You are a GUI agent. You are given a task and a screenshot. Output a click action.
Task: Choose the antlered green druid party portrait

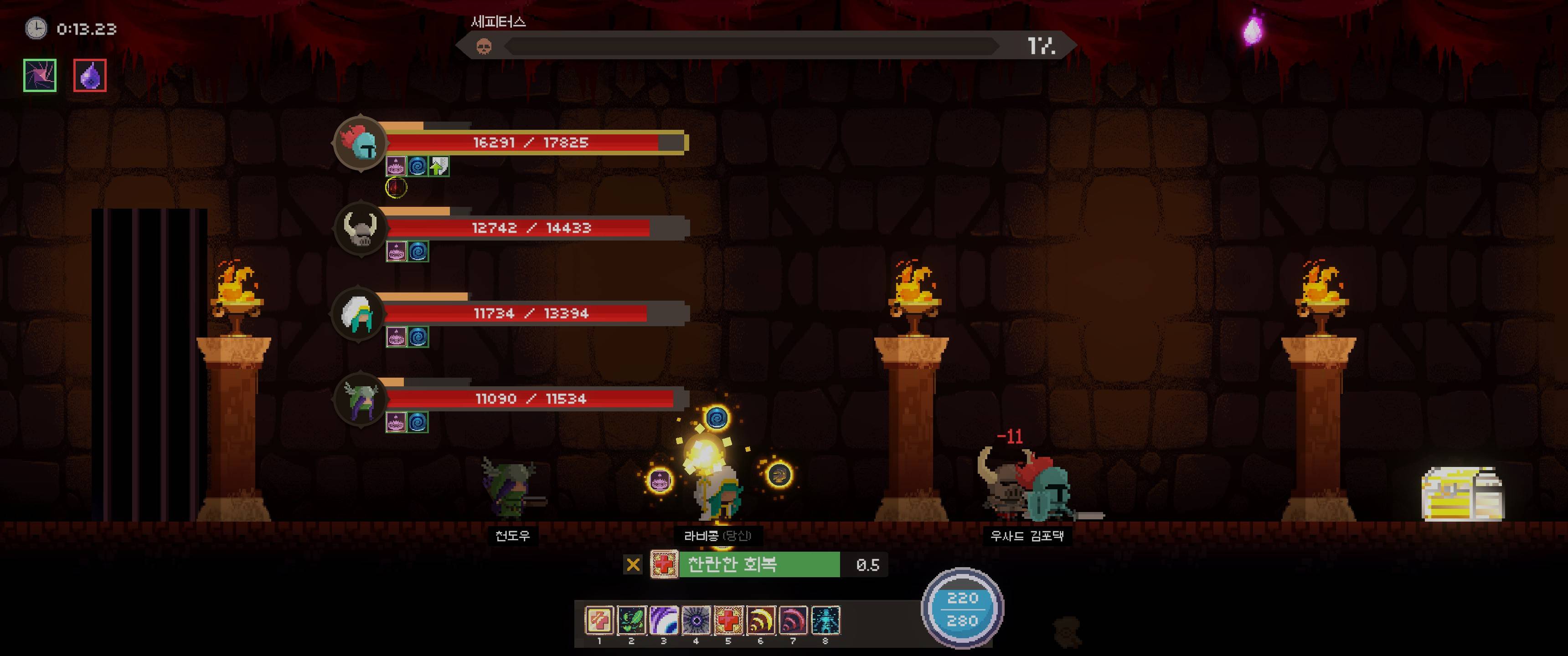pos(361,399)
